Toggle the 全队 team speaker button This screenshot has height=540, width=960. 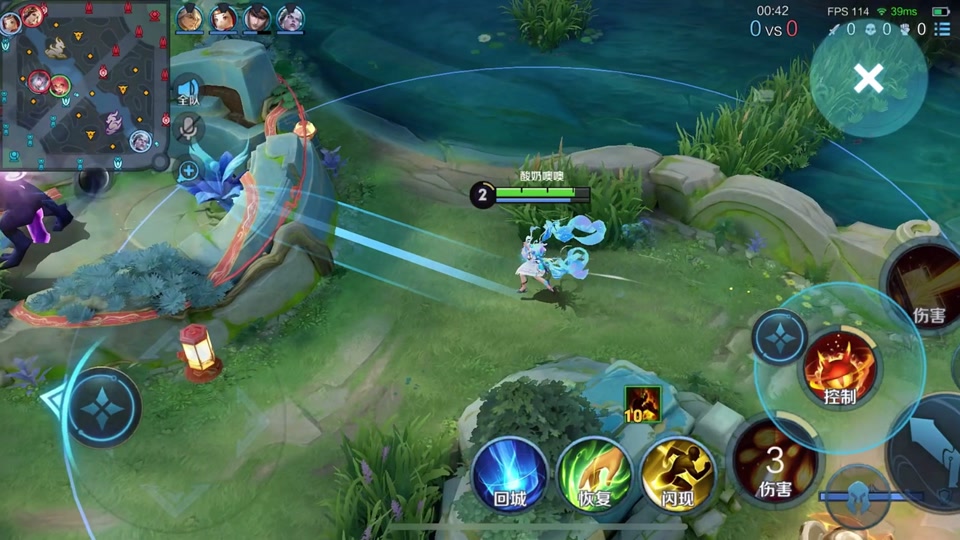(188, 91)
